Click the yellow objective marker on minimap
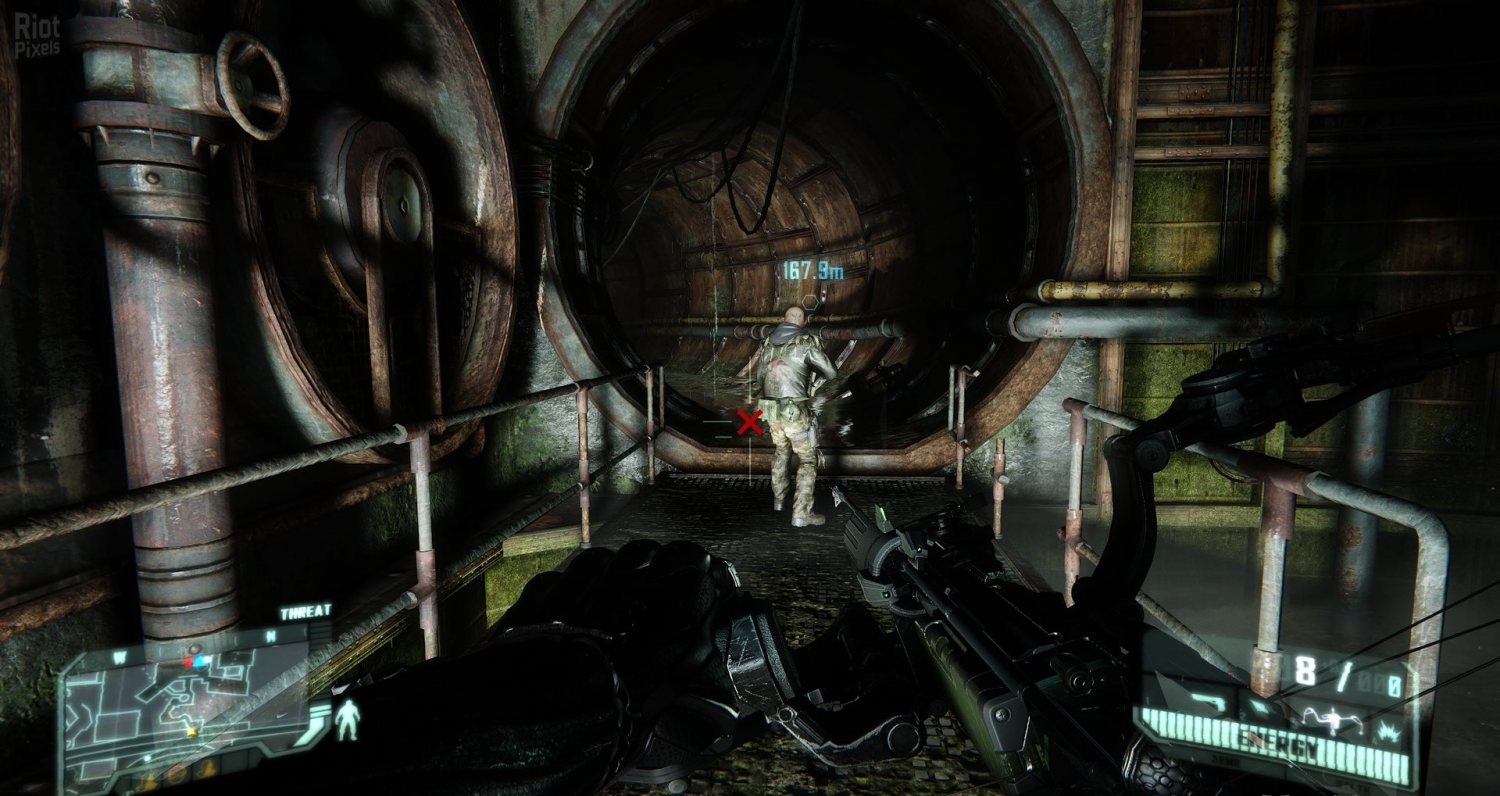 pyautogui.click(x=191, y=731)
